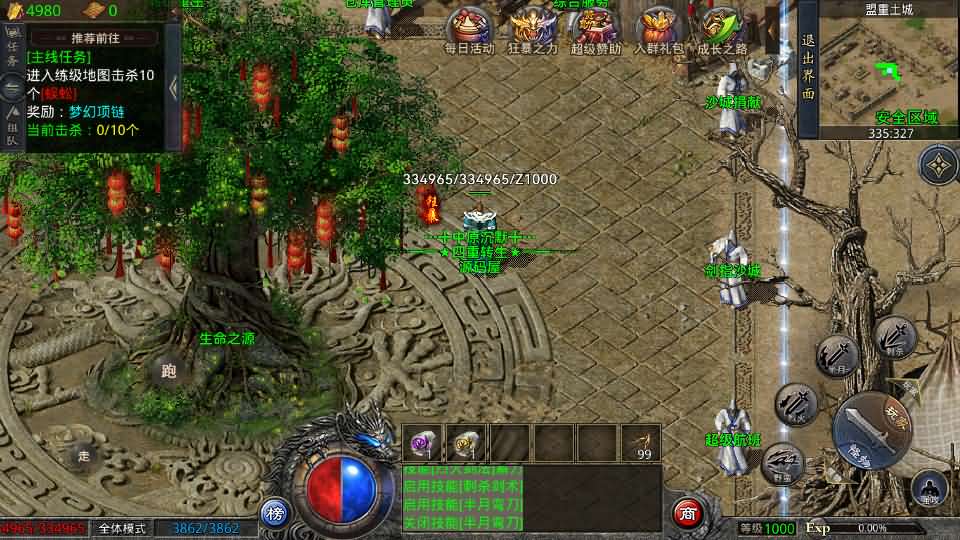Collapse the quest tracker panel arrow
960x540 pixels.
(x=173, y=88)
